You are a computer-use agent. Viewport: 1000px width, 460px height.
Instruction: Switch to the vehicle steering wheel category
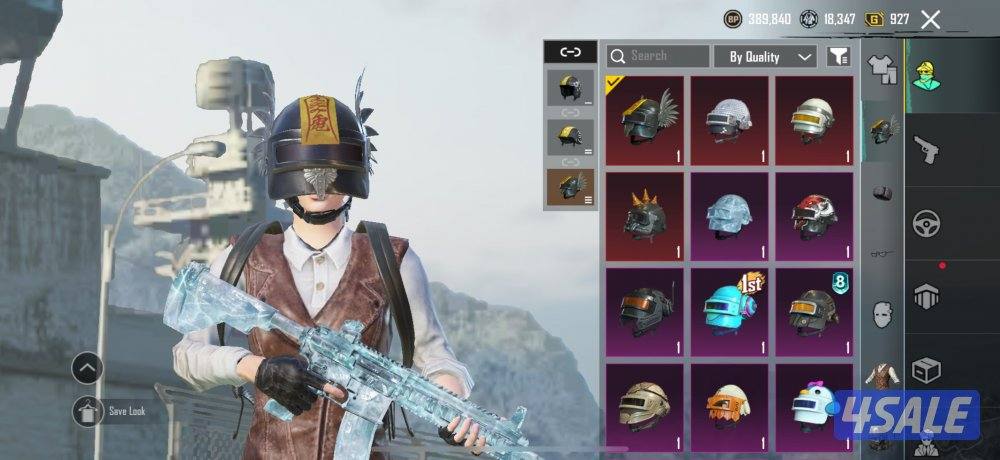[x=927, y=223]
